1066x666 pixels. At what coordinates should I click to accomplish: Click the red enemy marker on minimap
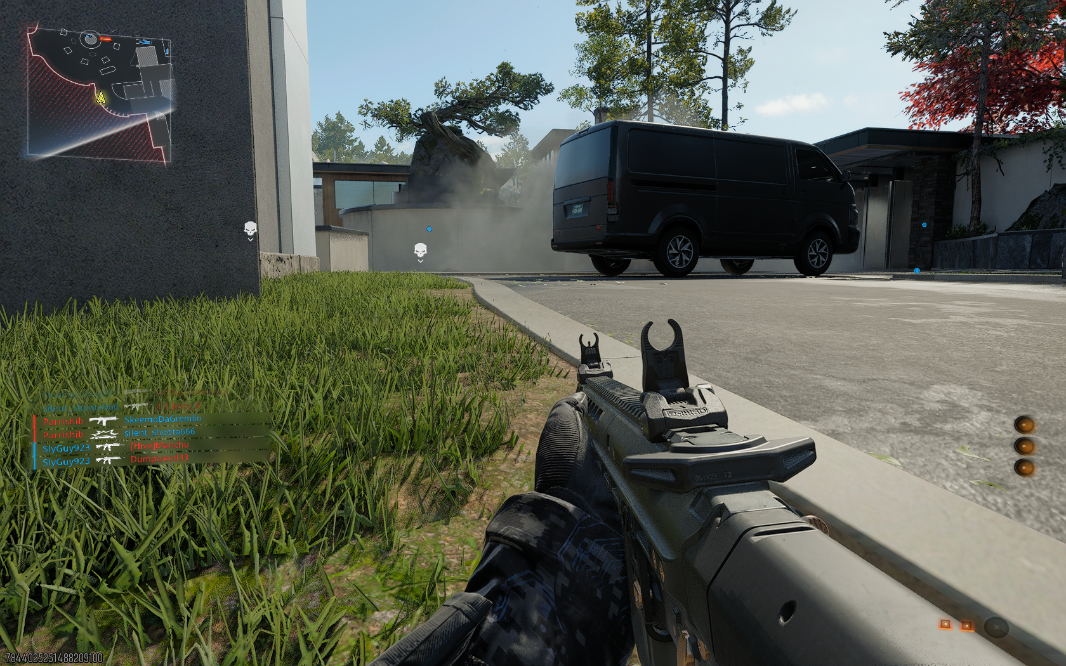pos(105,39)
